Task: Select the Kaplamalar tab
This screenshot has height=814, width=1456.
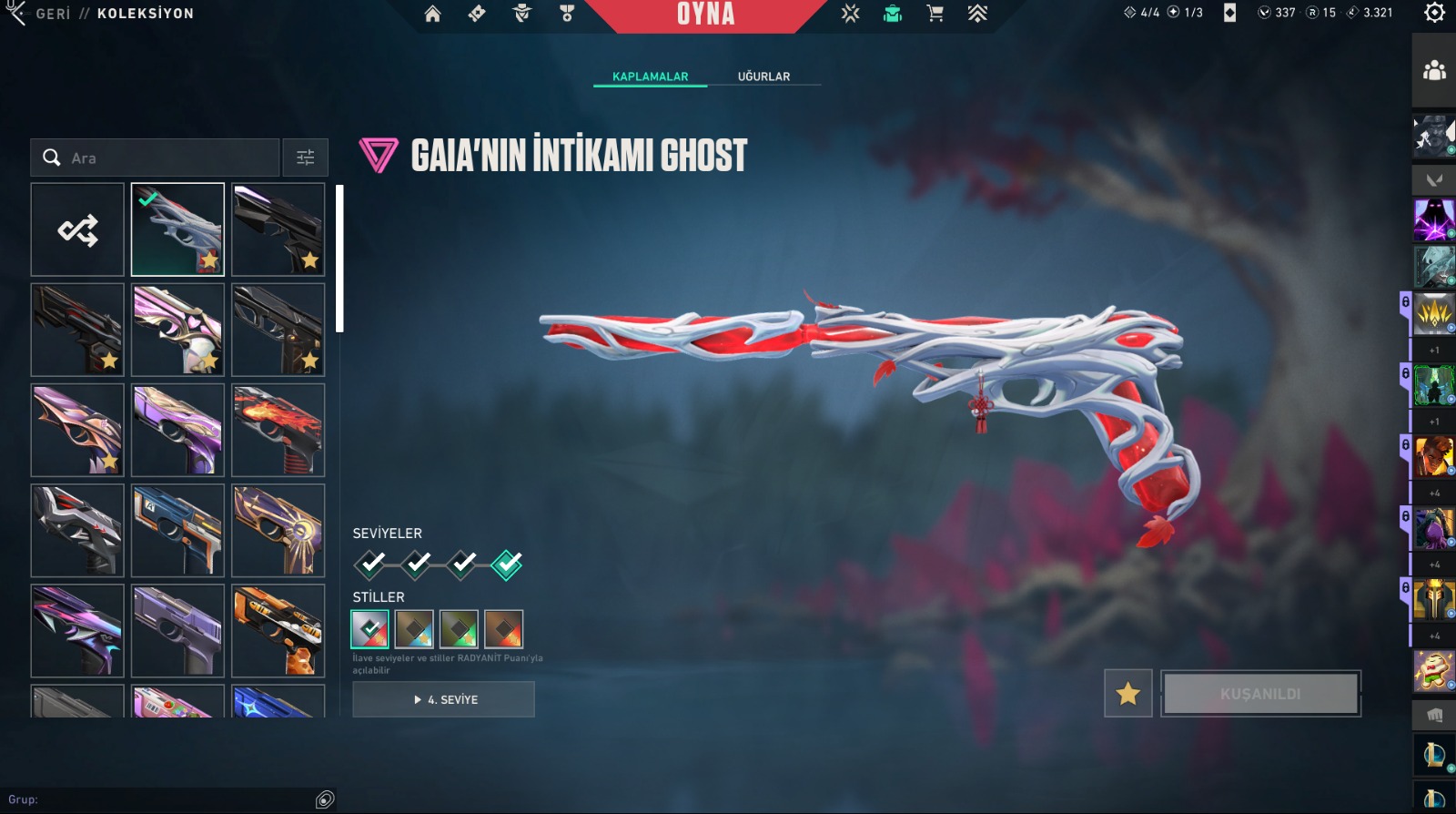Action: point(650,76)
